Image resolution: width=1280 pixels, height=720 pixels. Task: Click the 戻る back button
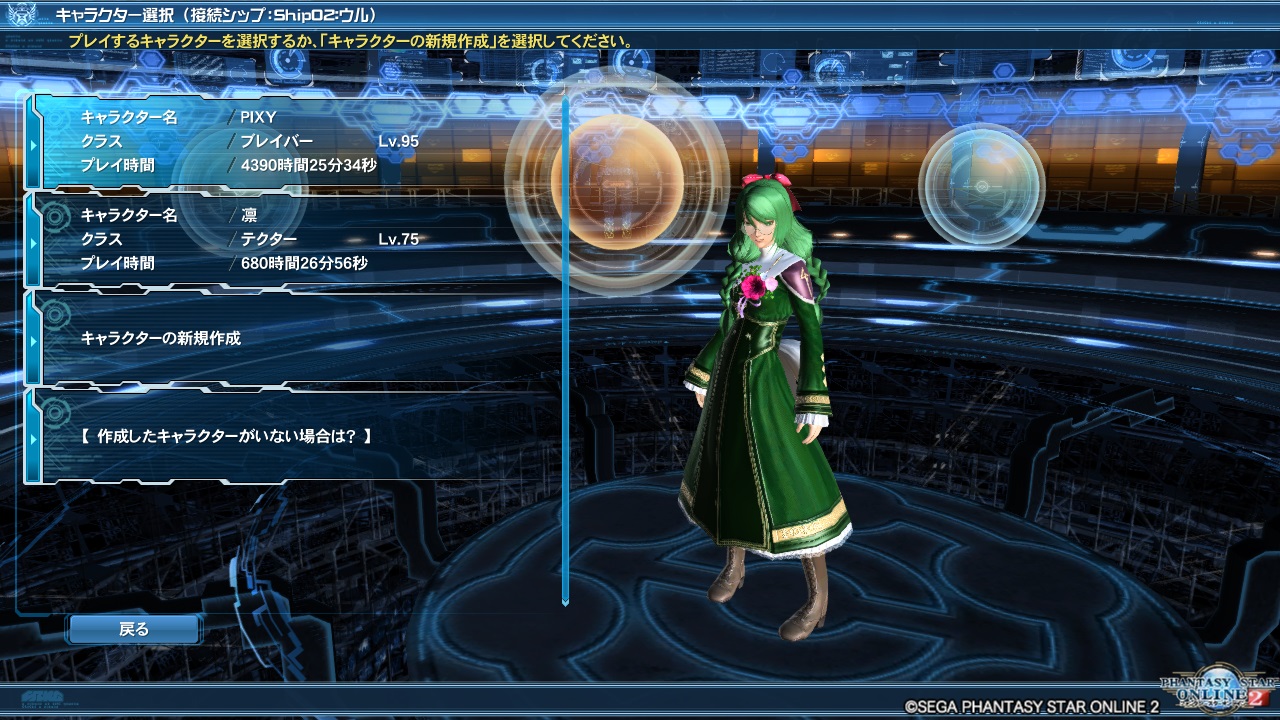(134, 629)
